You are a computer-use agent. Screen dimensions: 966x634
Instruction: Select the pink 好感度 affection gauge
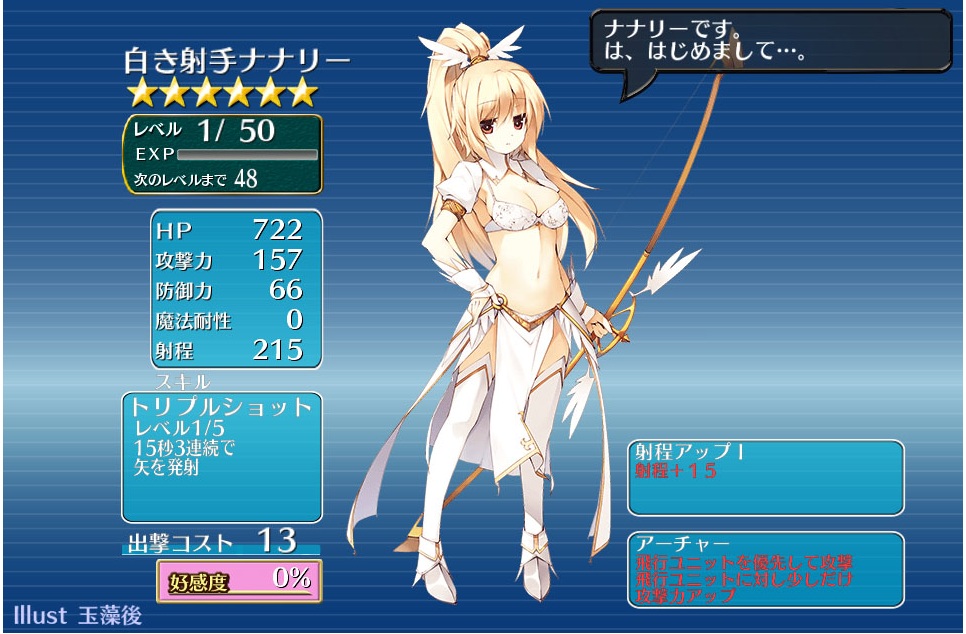tap(239, 580)
